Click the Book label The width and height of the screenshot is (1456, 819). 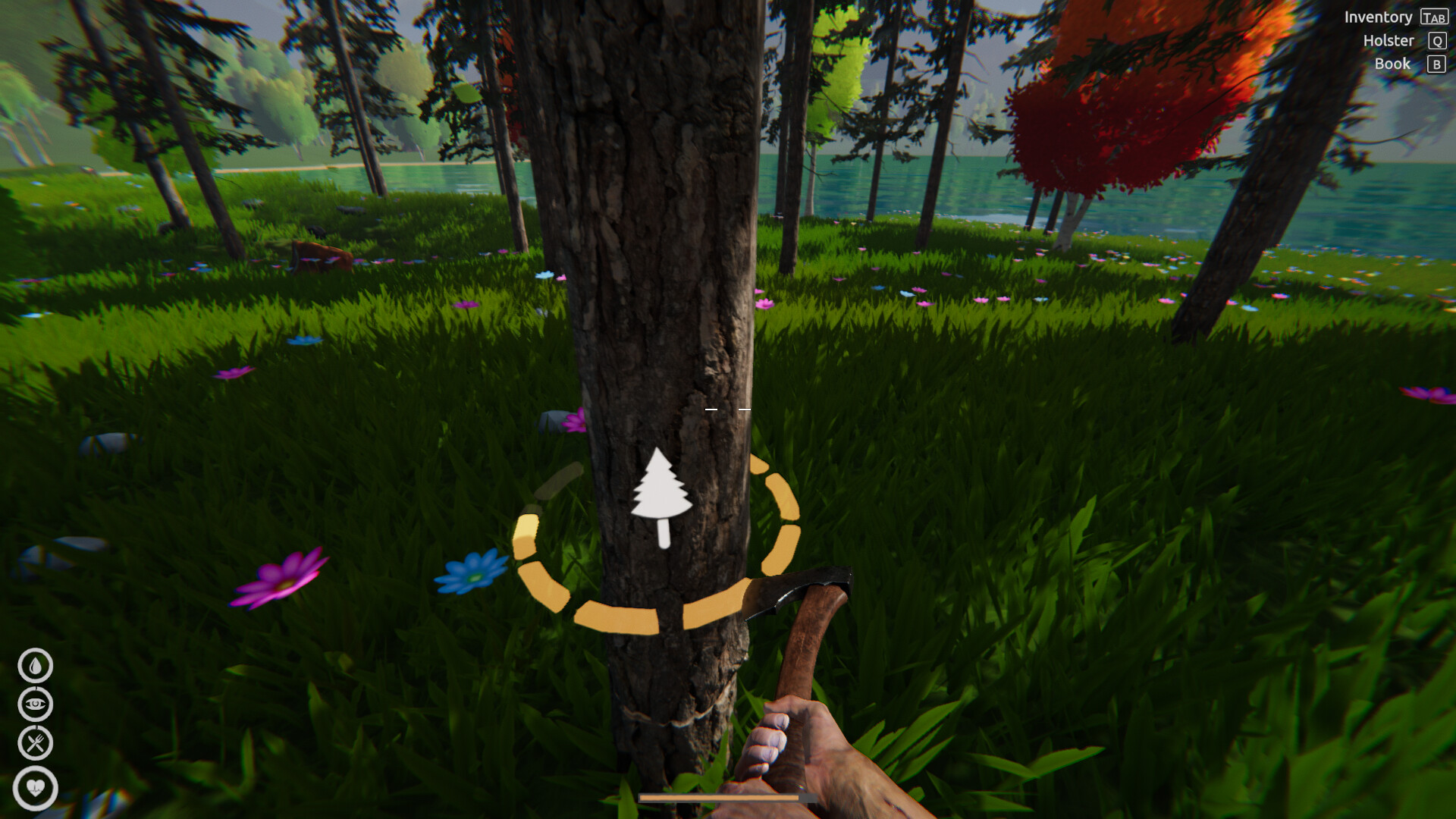[1393, 64]
